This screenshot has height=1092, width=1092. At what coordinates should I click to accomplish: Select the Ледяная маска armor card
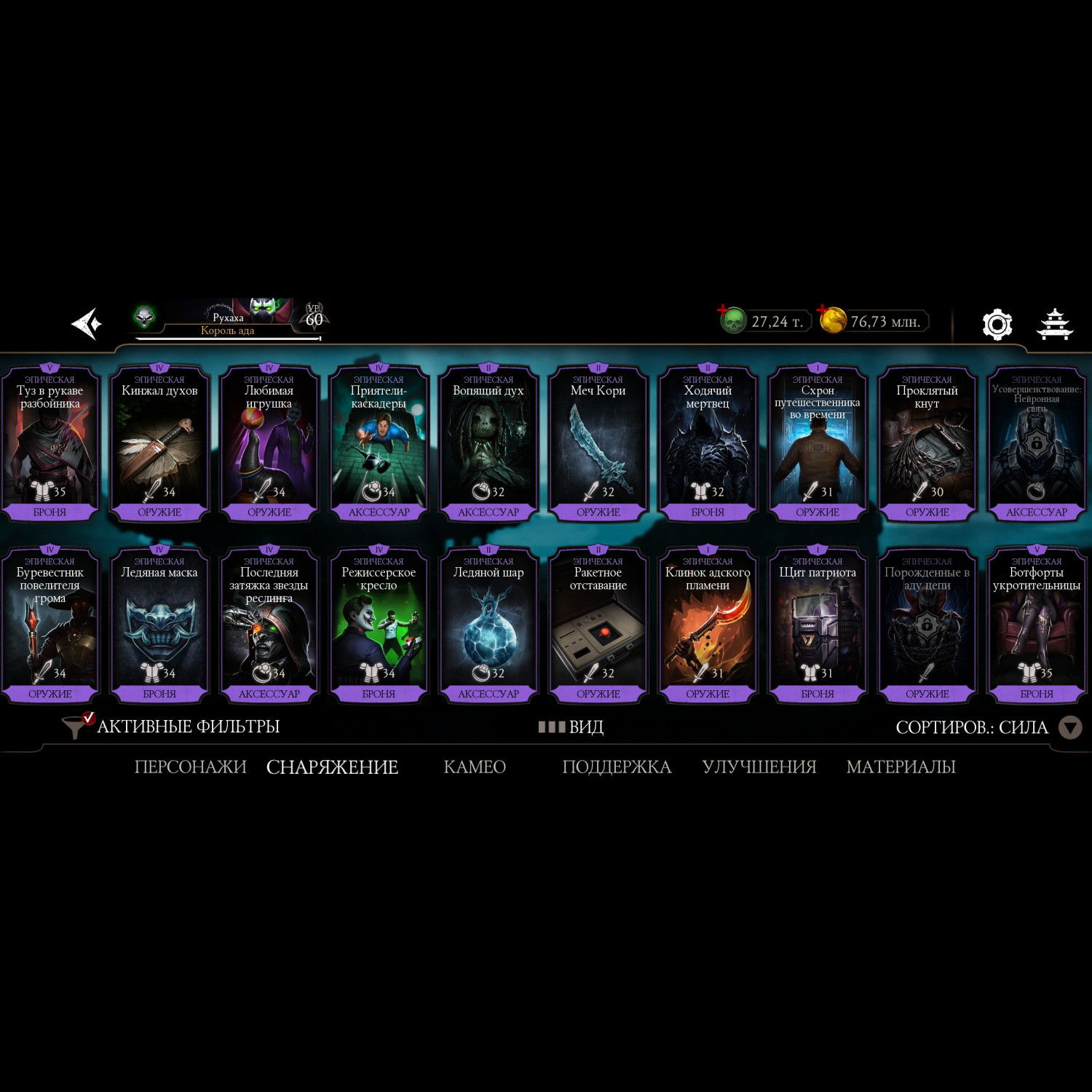[x=159, y=626]
